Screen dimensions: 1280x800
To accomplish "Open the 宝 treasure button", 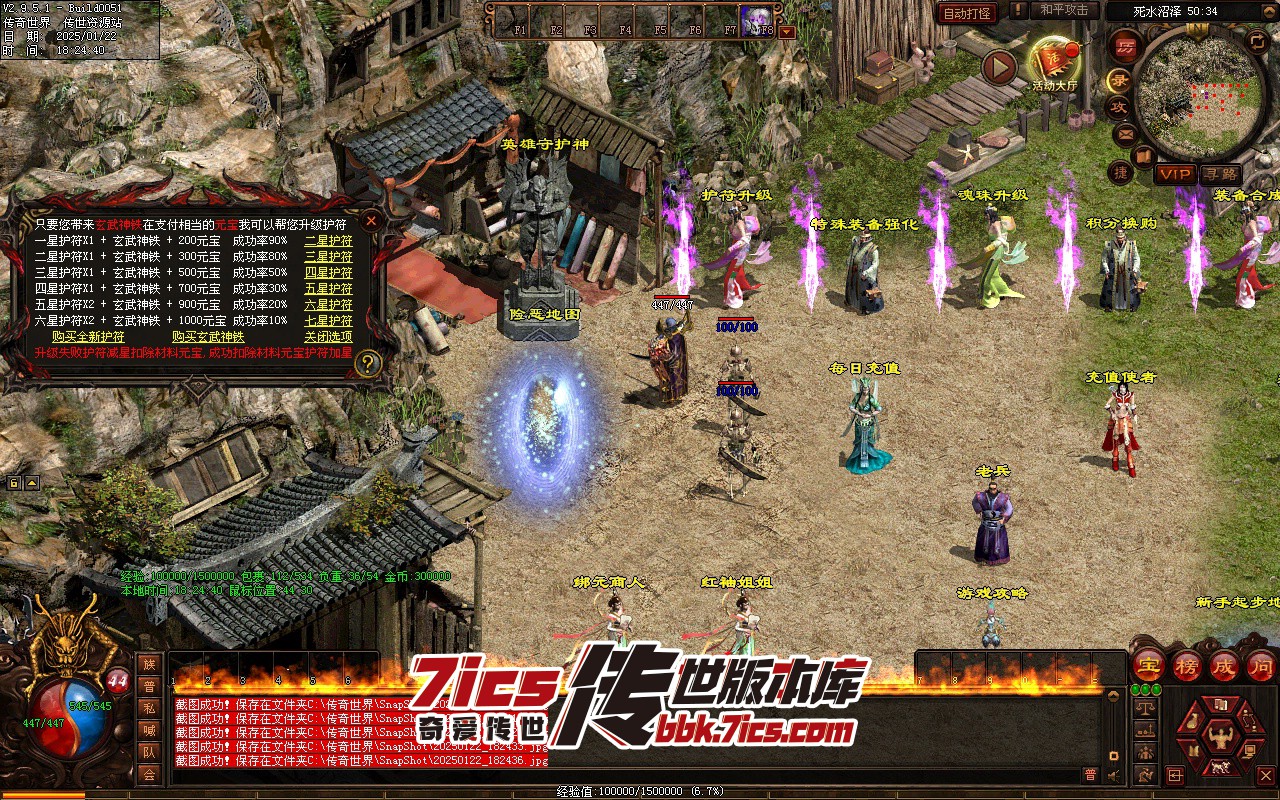I will (1148, 665).
